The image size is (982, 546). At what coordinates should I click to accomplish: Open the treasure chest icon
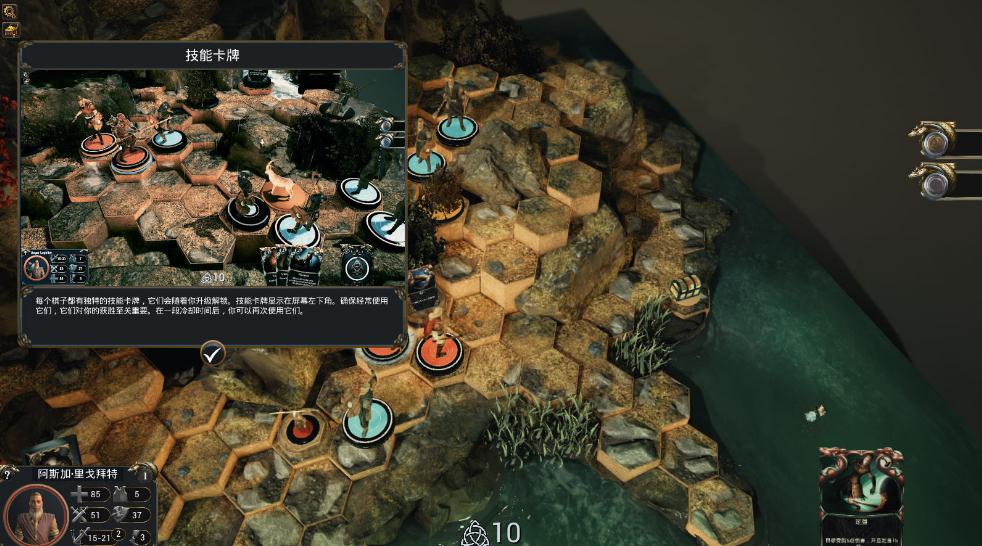point(11,30)
